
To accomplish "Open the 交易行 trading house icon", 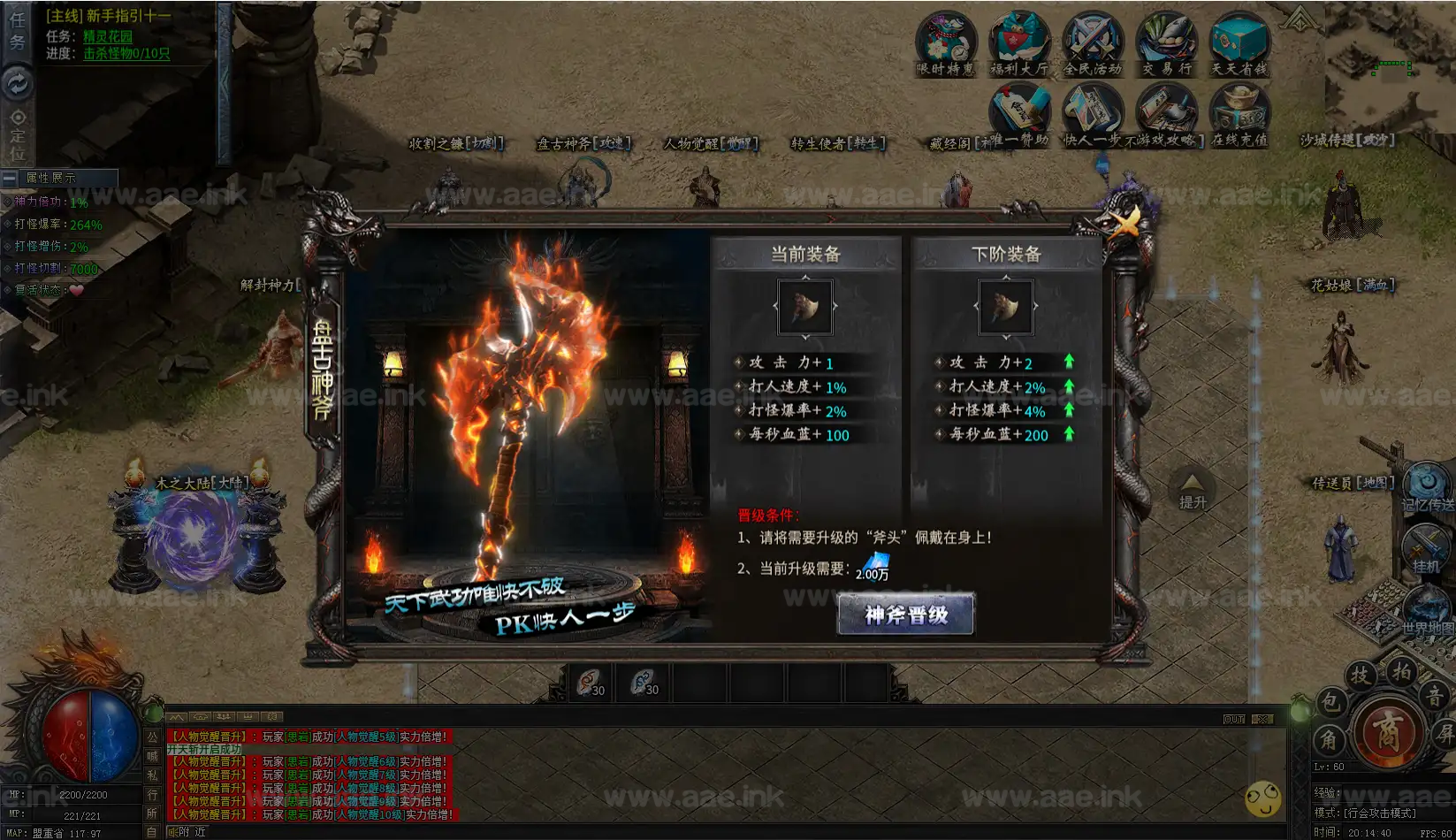I will [1166, 44].
